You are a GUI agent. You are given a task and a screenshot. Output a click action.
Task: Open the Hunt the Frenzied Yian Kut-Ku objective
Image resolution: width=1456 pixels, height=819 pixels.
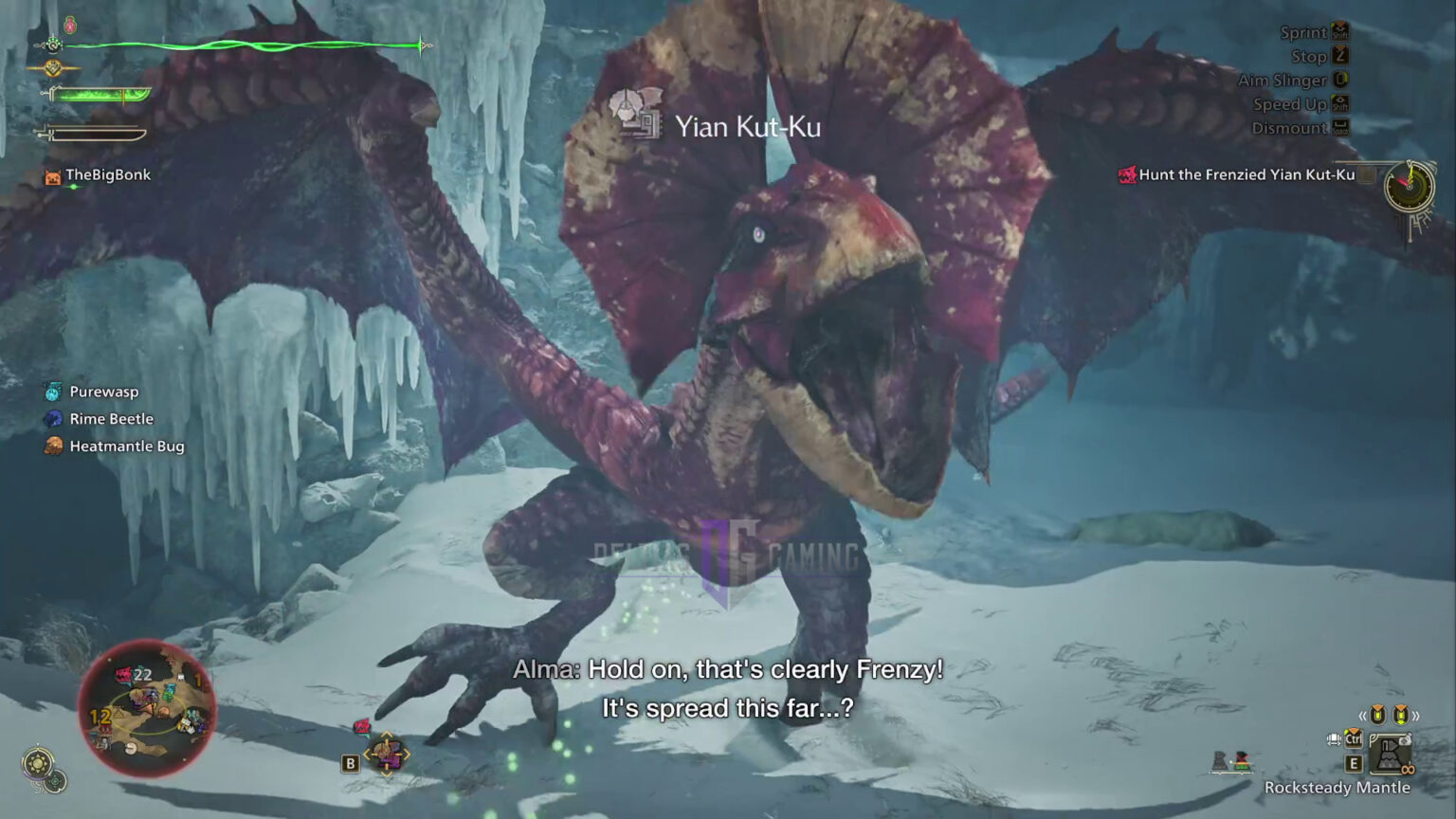[1240, 174]
